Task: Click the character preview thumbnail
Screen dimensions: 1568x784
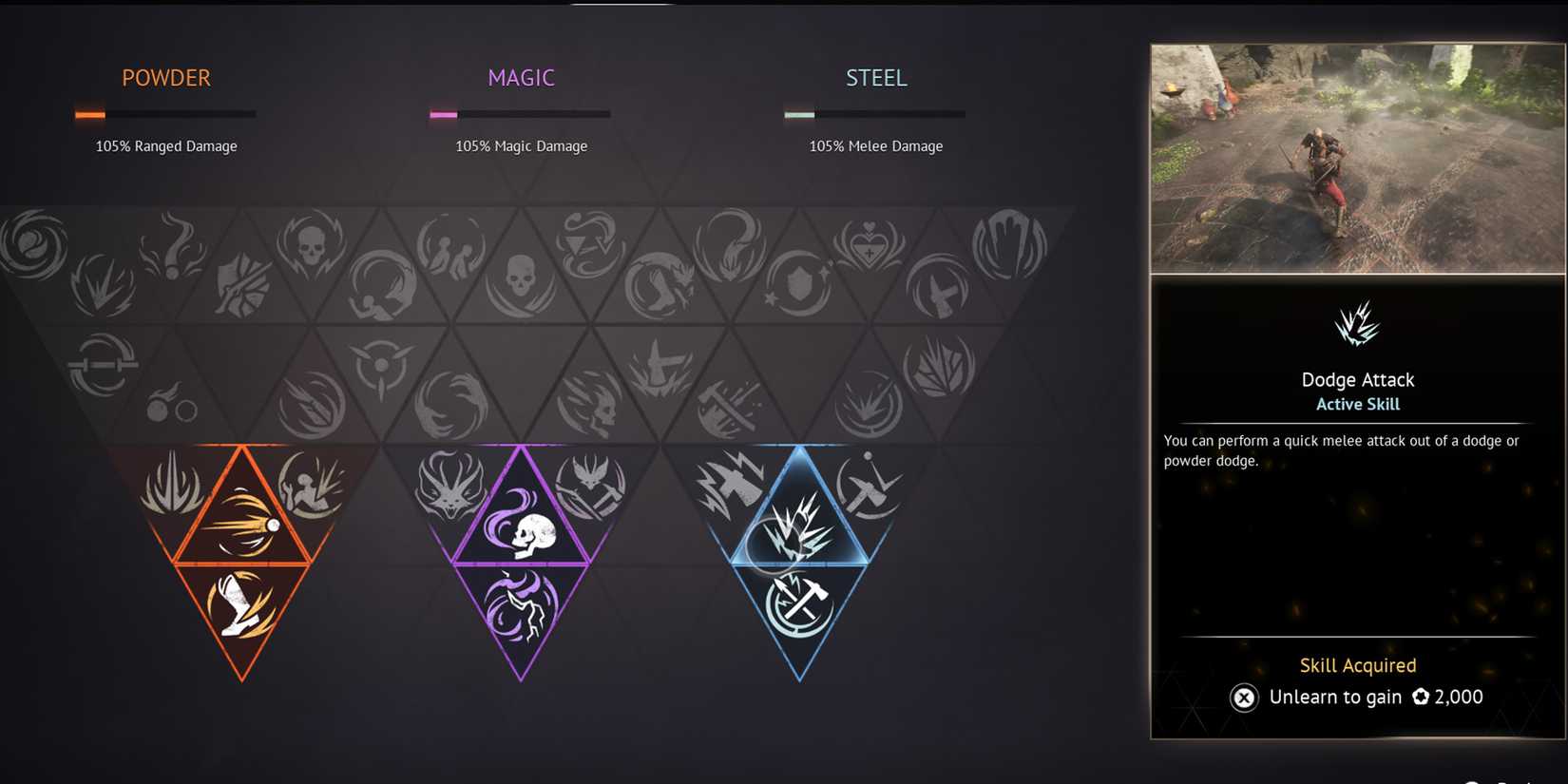Action: point(1357,157)
